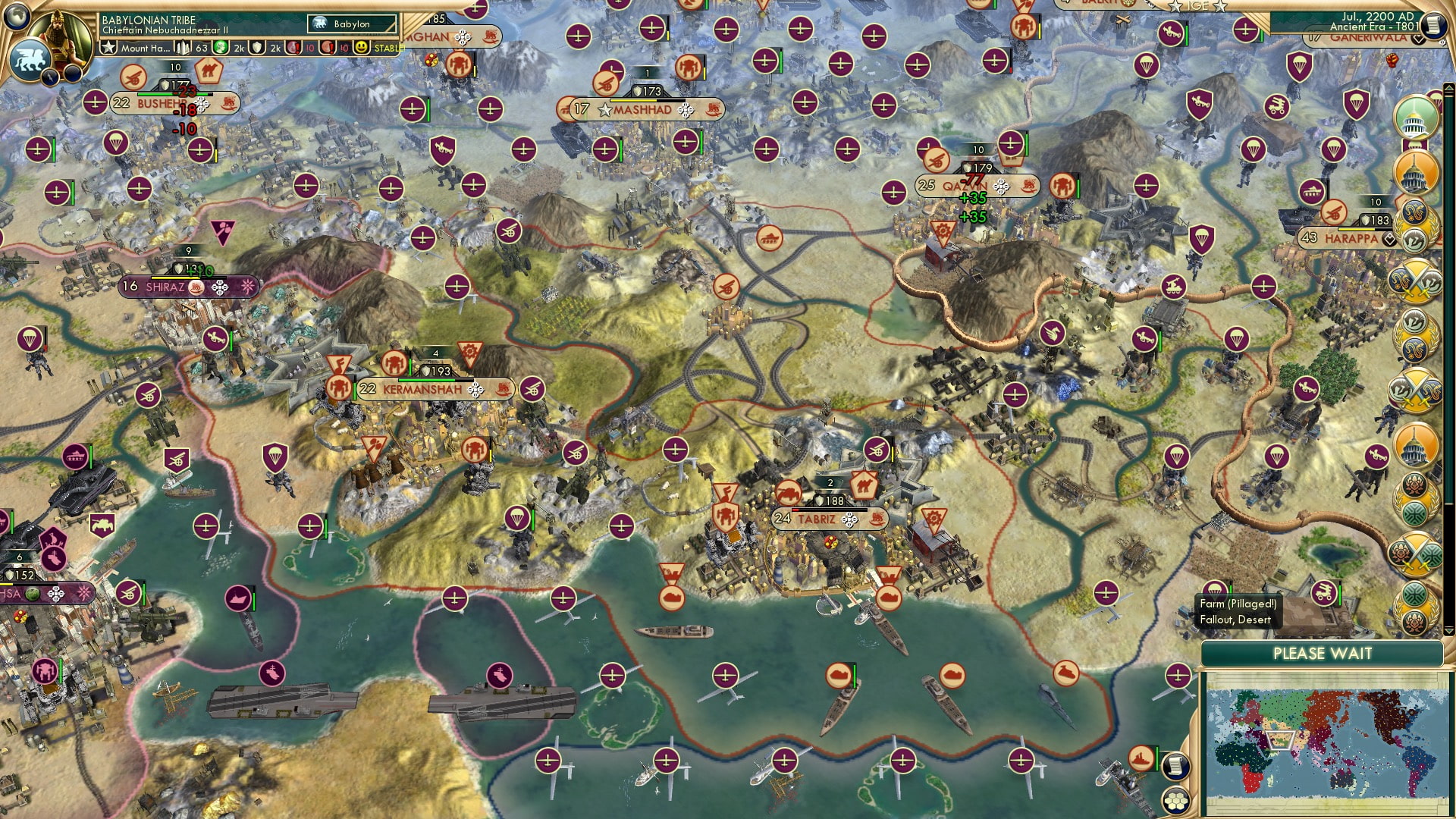Screen dimensions: 1456x819
Task: Expand the chevron under the Ganeriwala banner
Action: (x=1418, y=39)
